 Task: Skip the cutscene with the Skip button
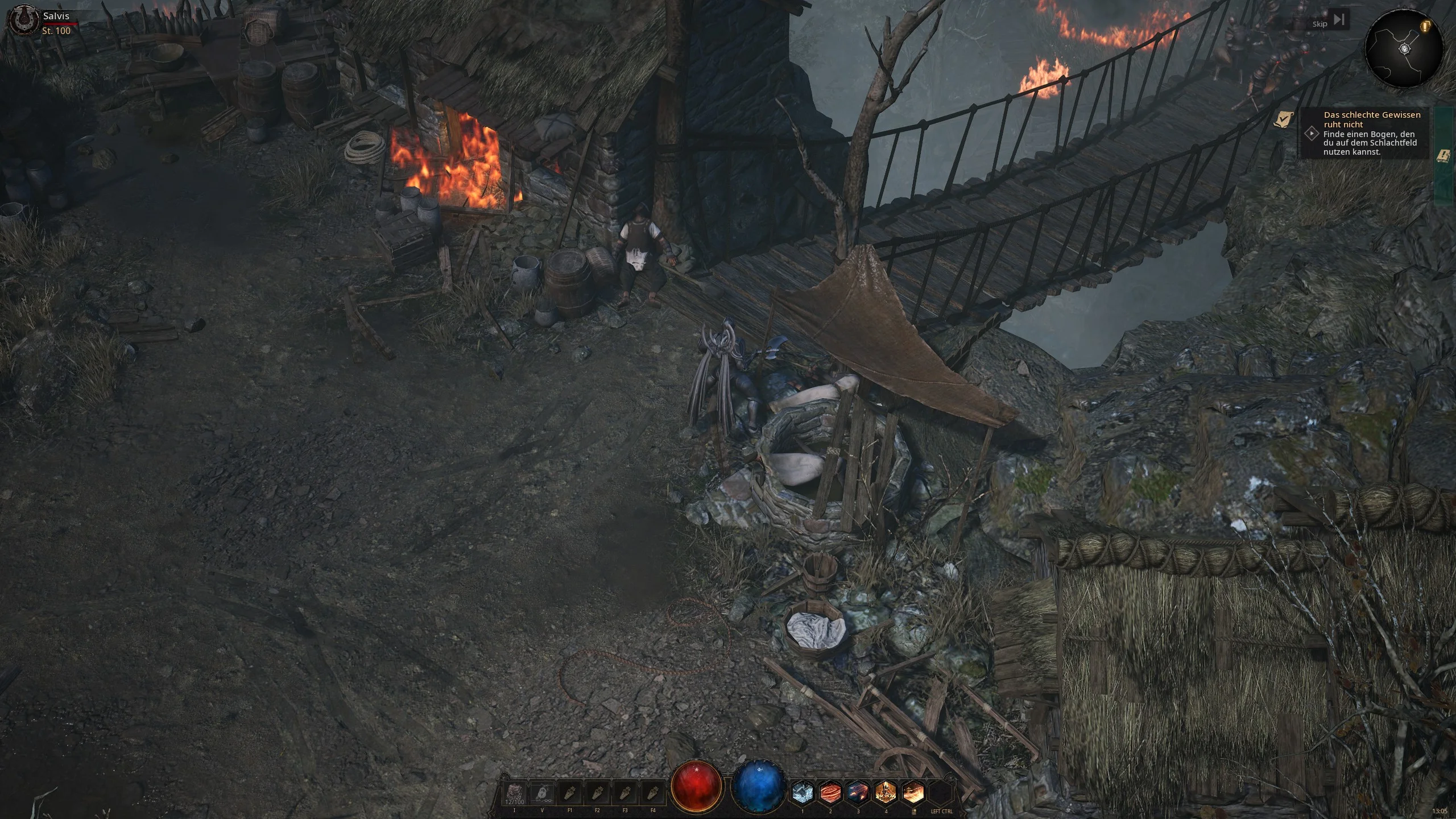point(1330,22)
